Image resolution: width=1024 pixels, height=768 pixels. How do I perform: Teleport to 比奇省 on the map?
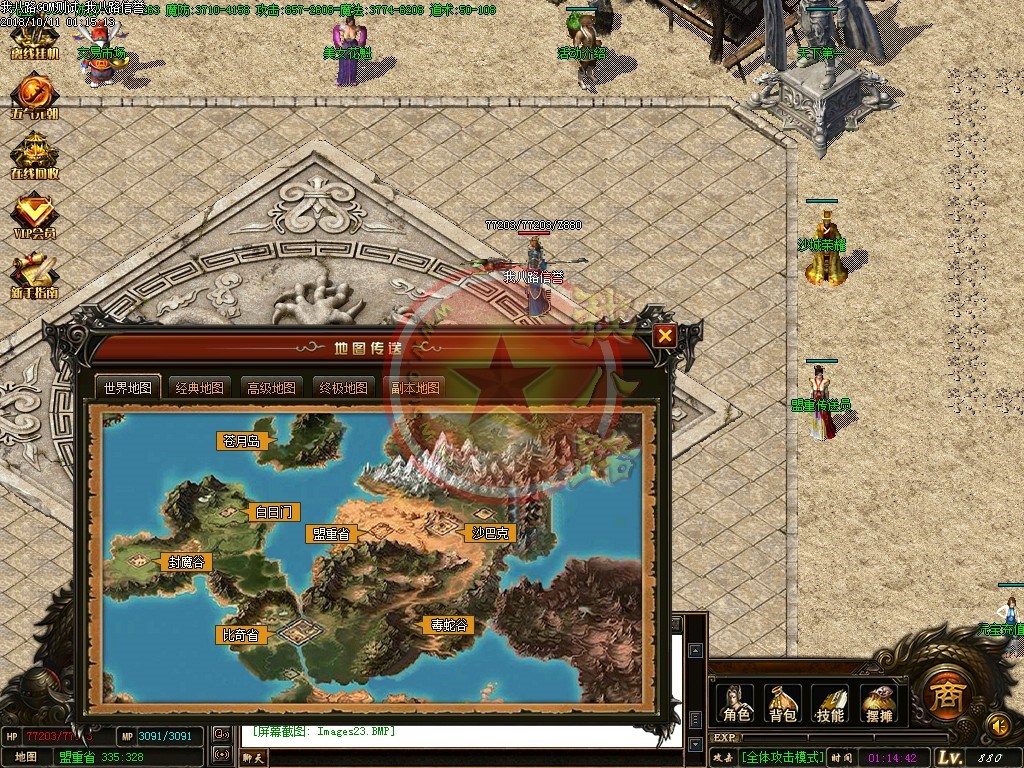pyautogui.click(x=240, y=634)
